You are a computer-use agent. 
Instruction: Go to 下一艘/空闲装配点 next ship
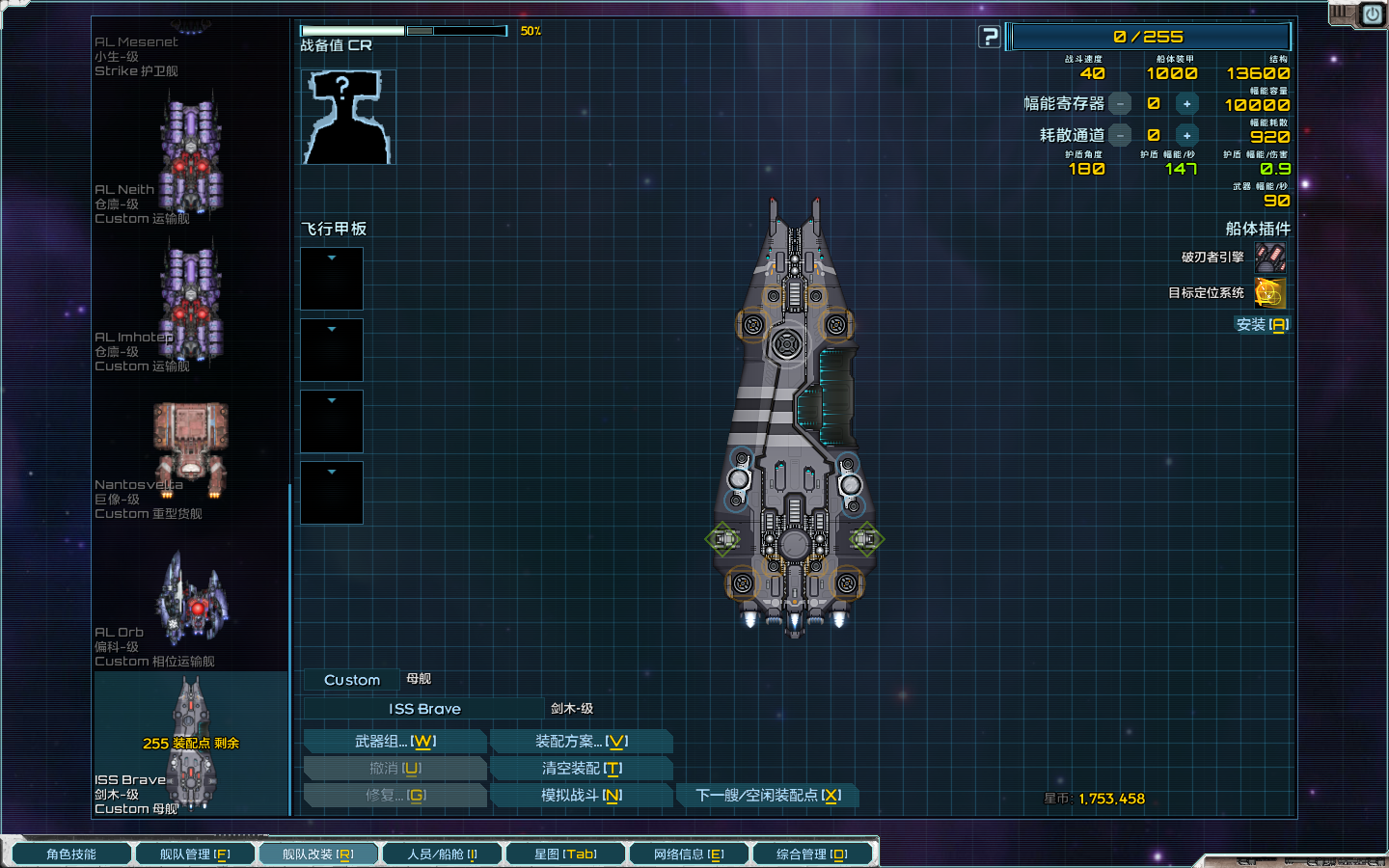pyautogui.click(x=768, y=796)
